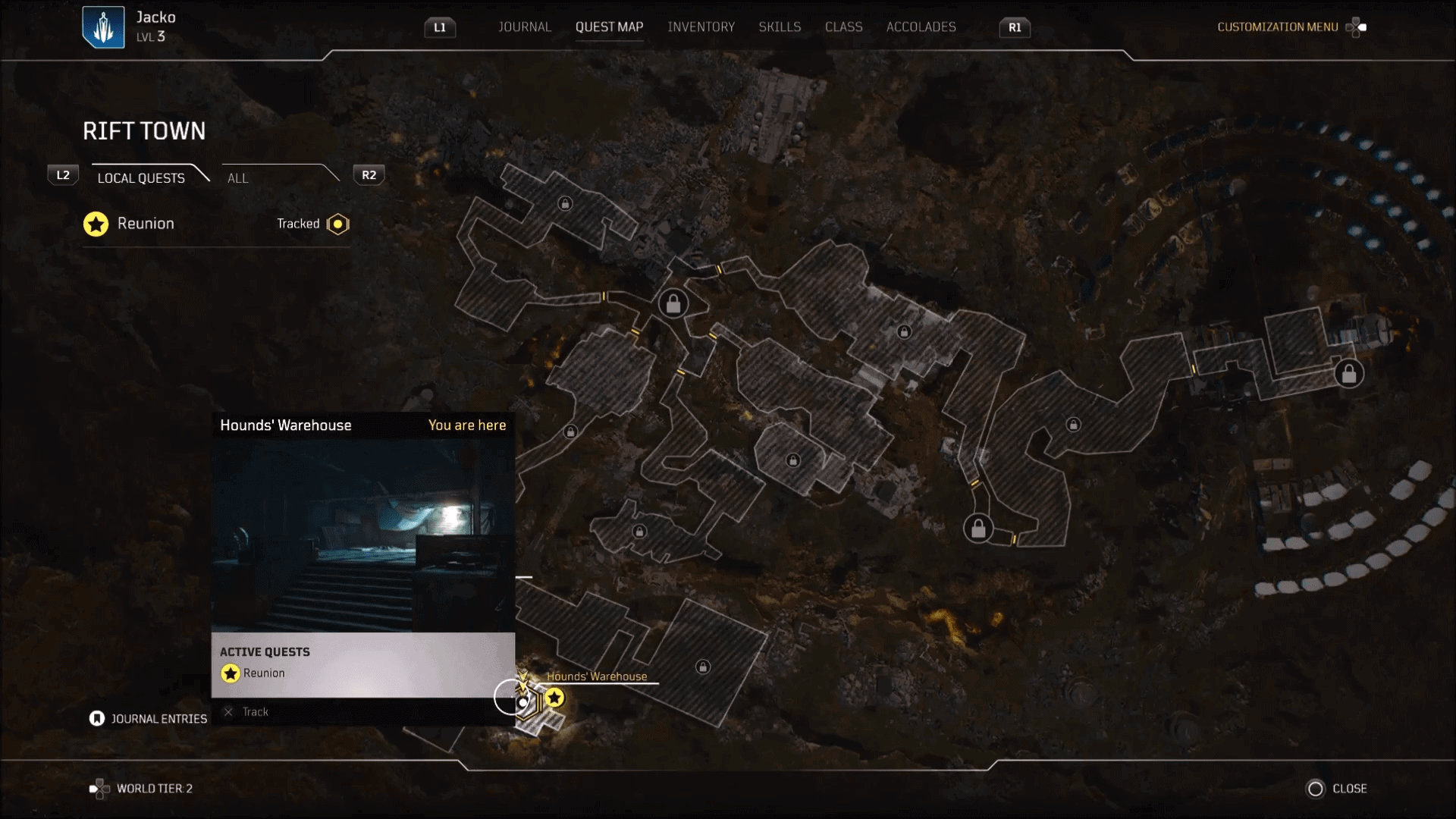Click the Tracked hexagon marker icon

point(337,224)
